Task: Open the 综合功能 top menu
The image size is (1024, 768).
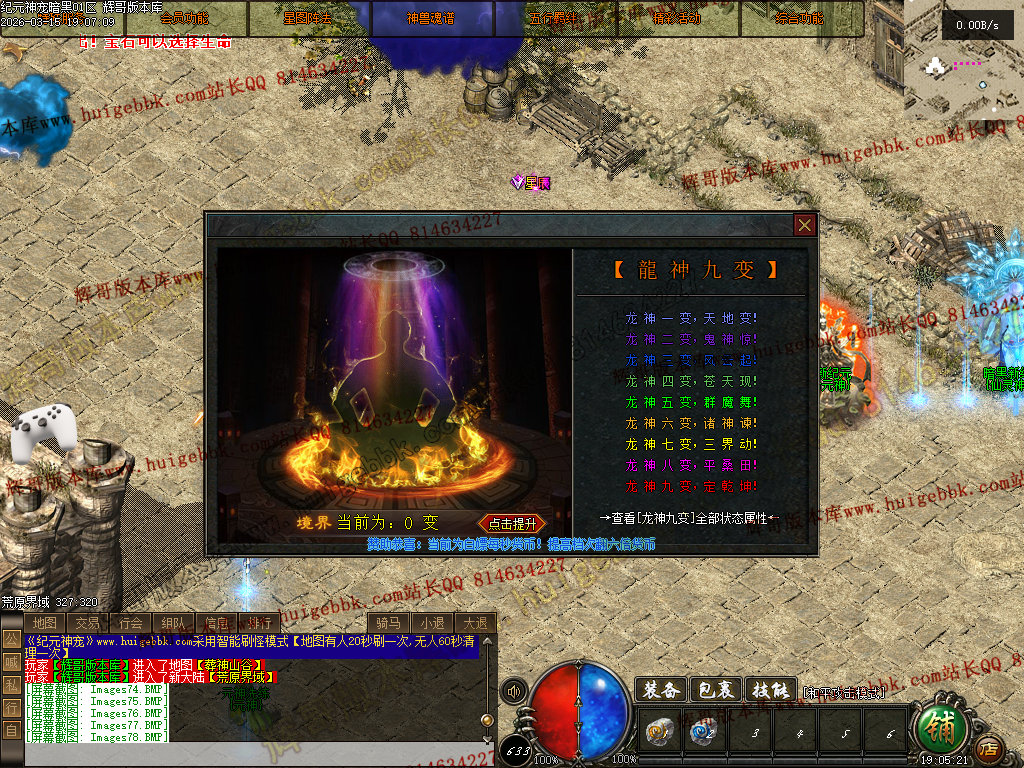Action: pyautogui.click(x=800, y=18)
